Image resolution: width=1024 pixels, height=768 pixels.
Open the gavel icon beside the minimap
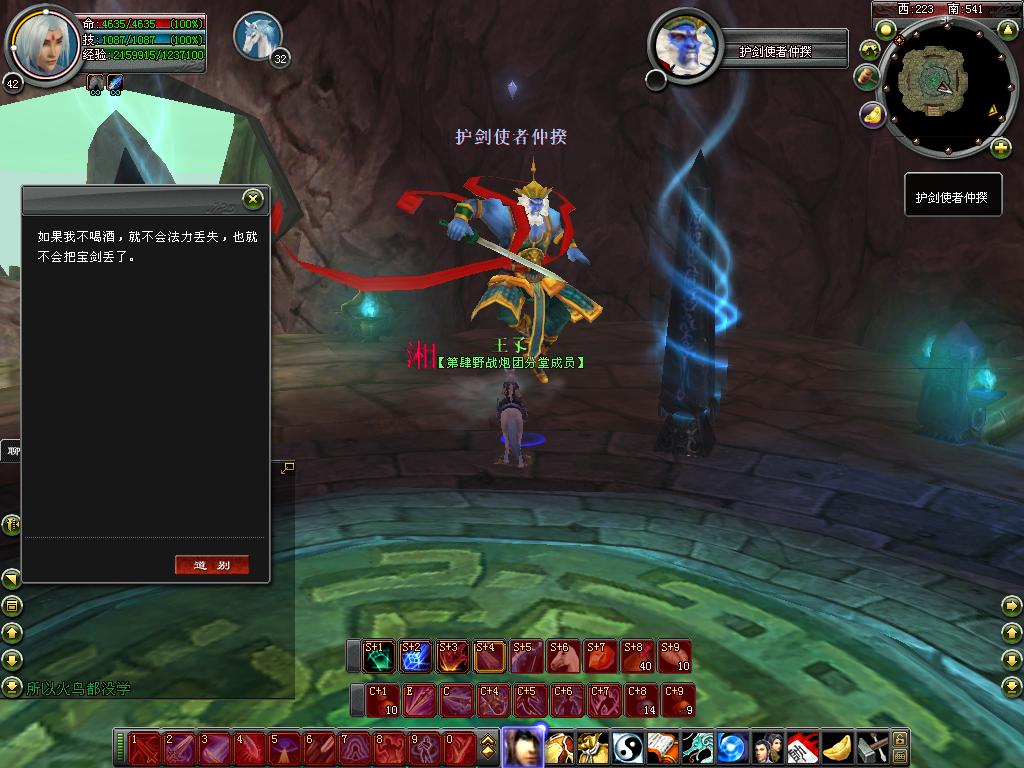click(x=865, y=77)
